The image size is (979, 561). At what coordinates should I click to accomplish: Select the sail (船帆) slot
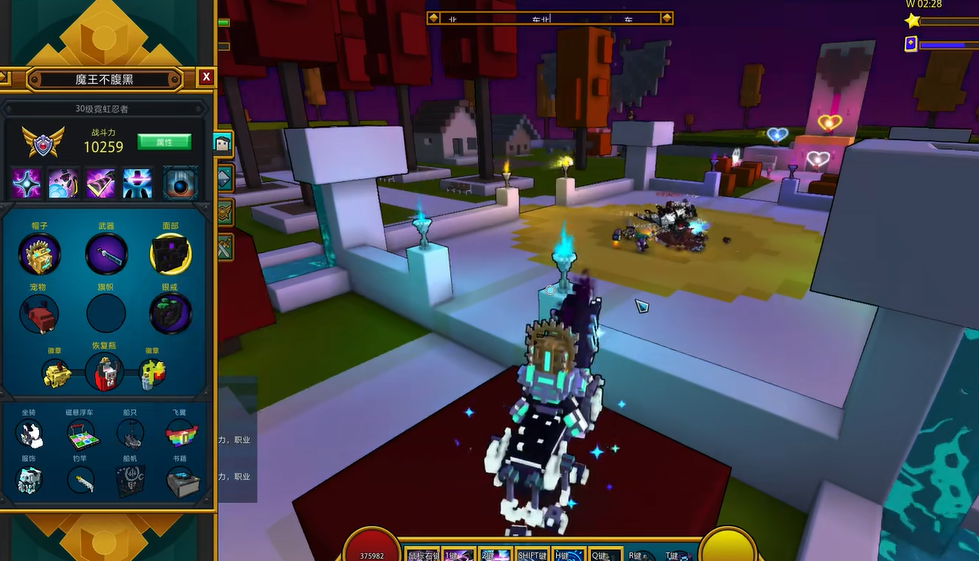tap(130, 481)
